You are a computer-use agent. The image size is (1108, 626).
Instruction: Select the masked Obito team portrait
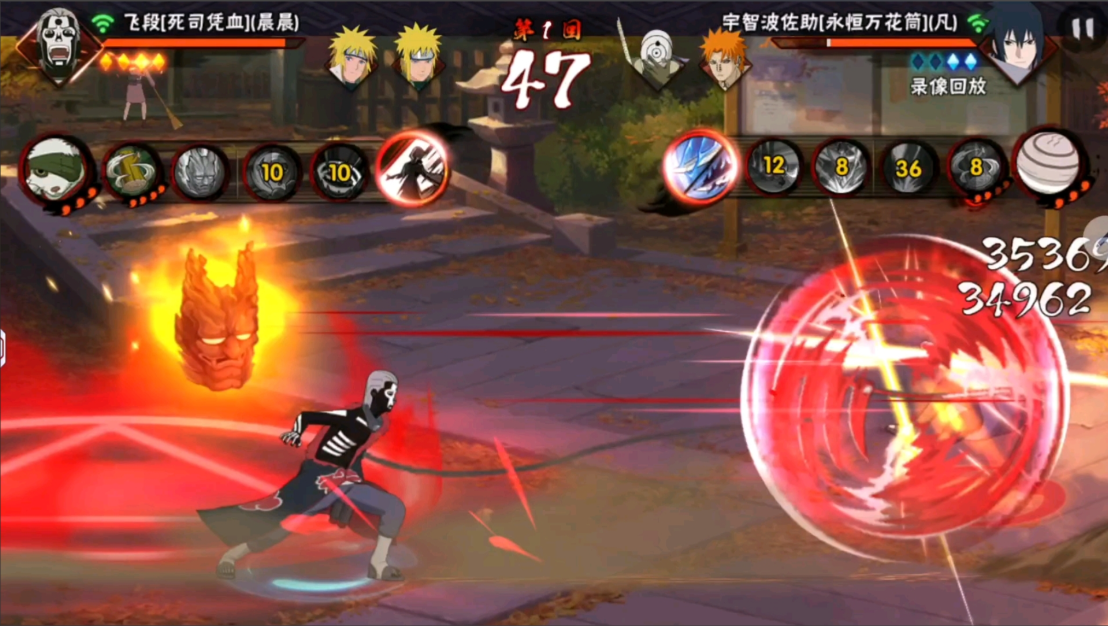tap(657, 56)
